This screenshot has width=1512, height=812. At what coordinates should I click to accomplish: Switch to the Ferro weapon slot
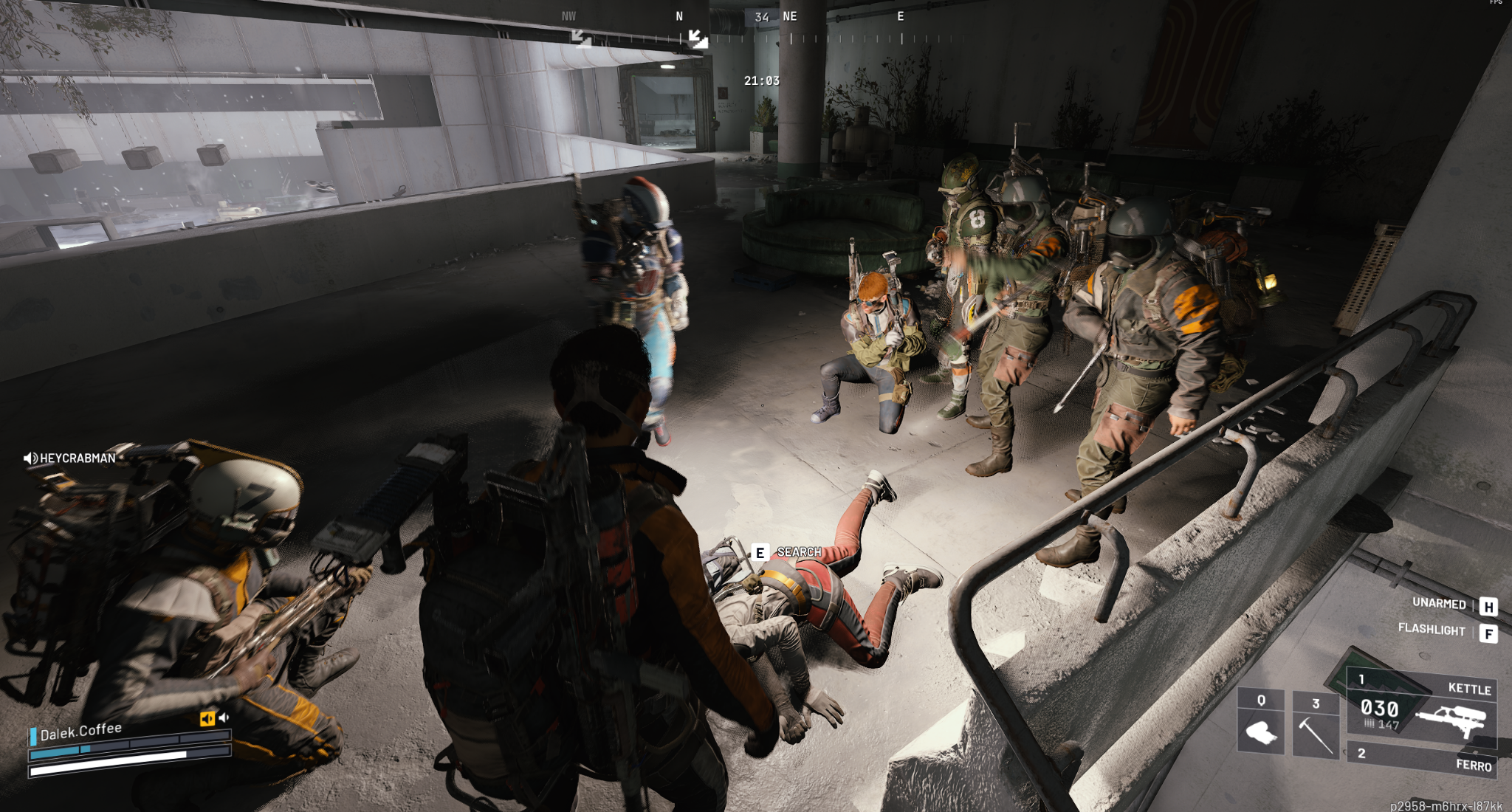1421,760
